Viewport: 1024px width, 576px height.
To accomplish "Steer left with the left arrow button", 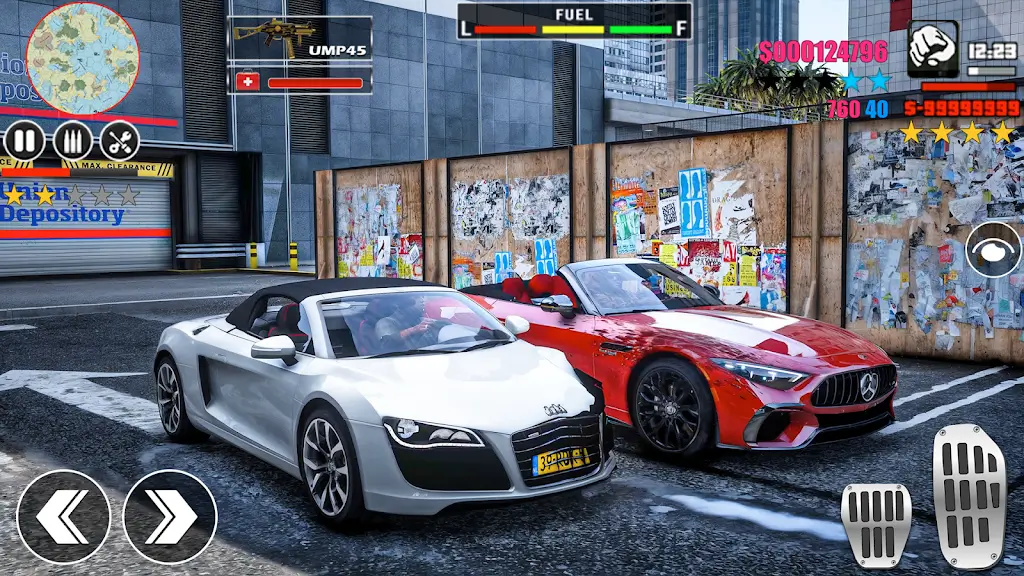I will click(64, 516).
